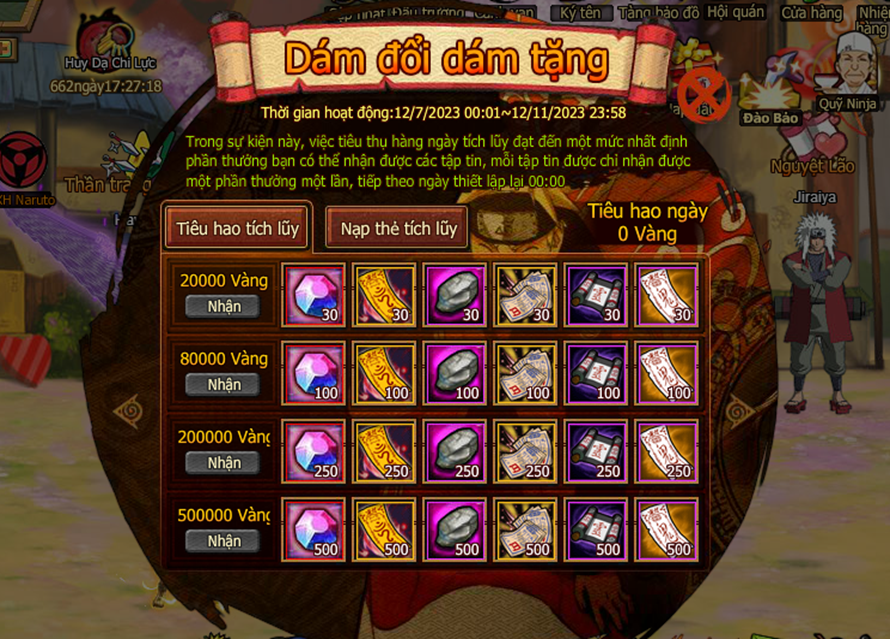Open the Cửa hàng shop menu
The width and height of the screenshot is (890, 639).
pyautogui.click(x=811, y=13)
